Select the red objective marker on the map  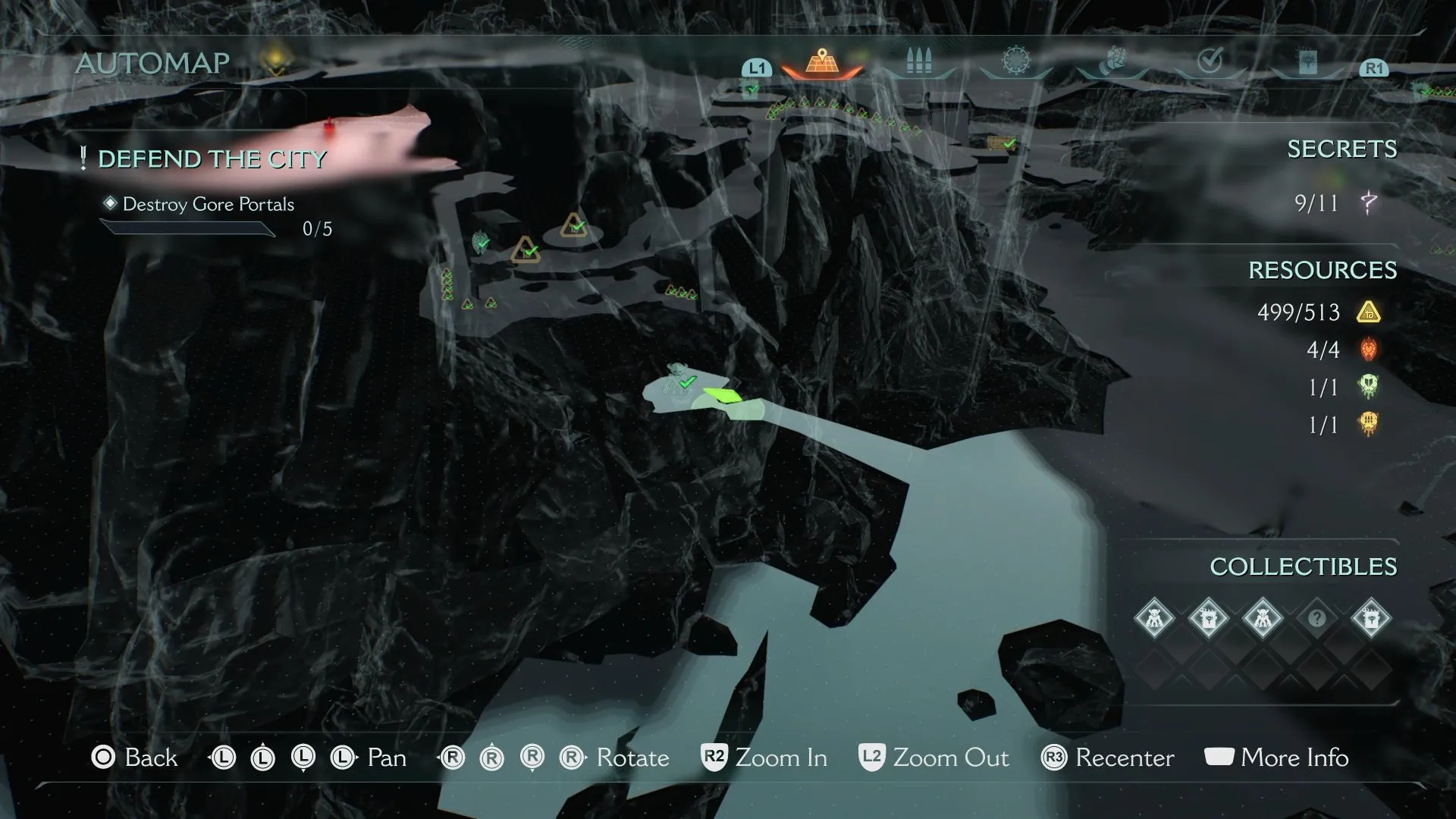click(x=330, y=126)
